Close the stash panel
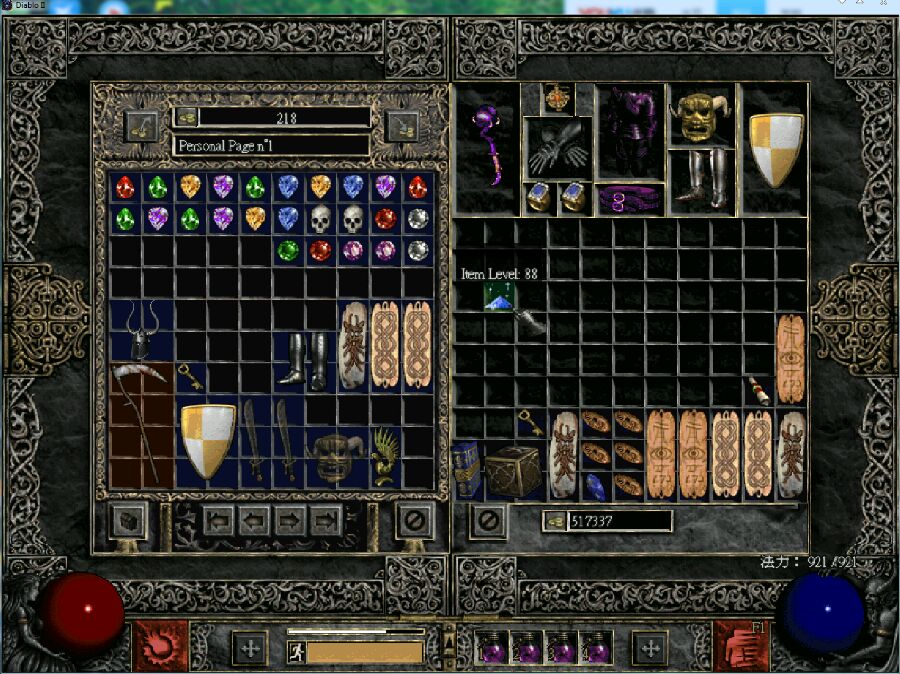The height and width of the screenshot is (674, 900). [x=414, y=520]
